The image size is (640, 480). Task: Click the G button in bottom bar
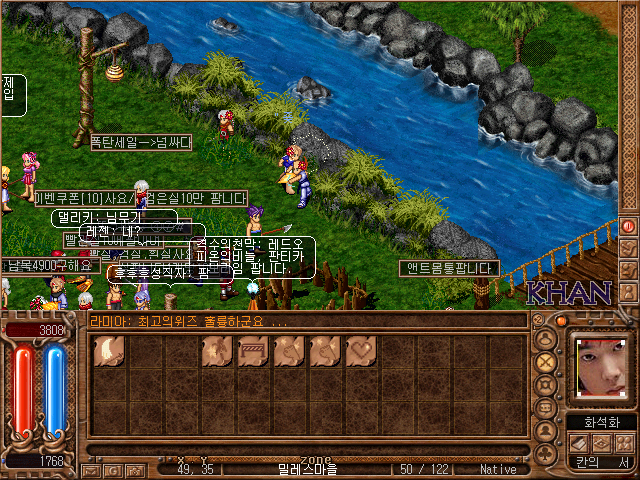[111, 469]
